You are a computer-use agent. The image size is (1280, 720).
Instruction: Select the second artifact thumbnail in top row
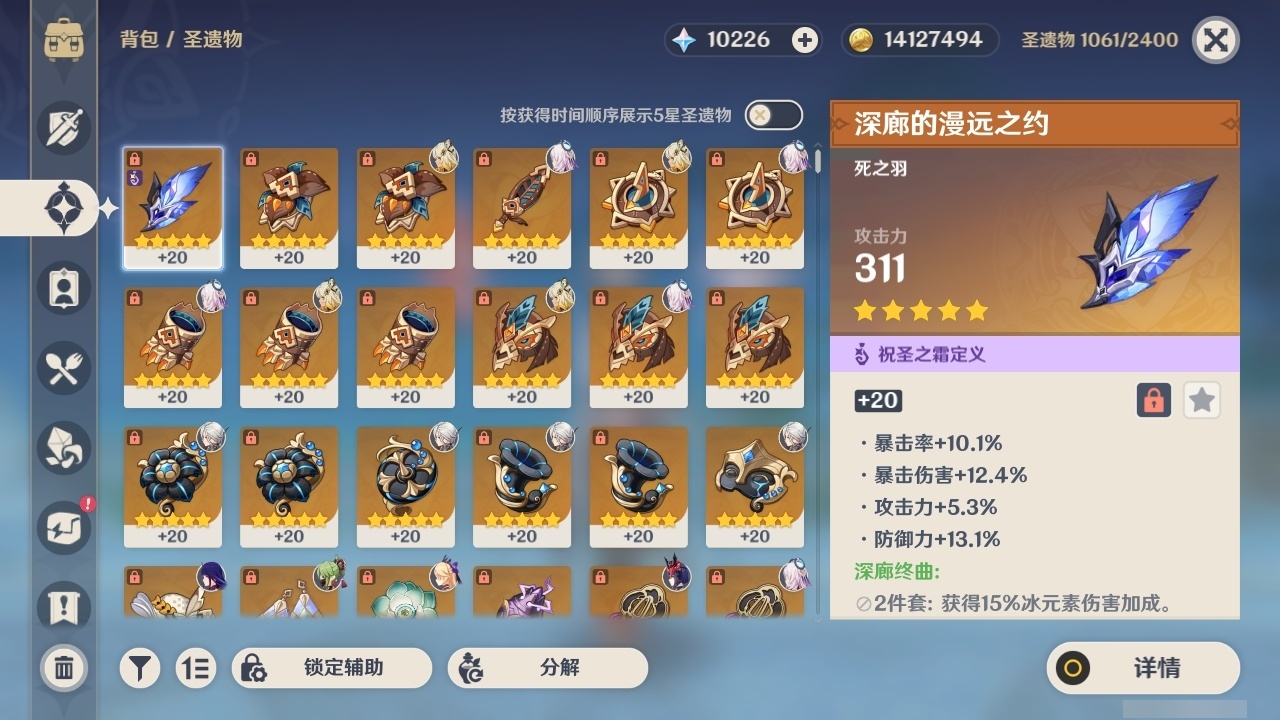[x=289, y=207]
